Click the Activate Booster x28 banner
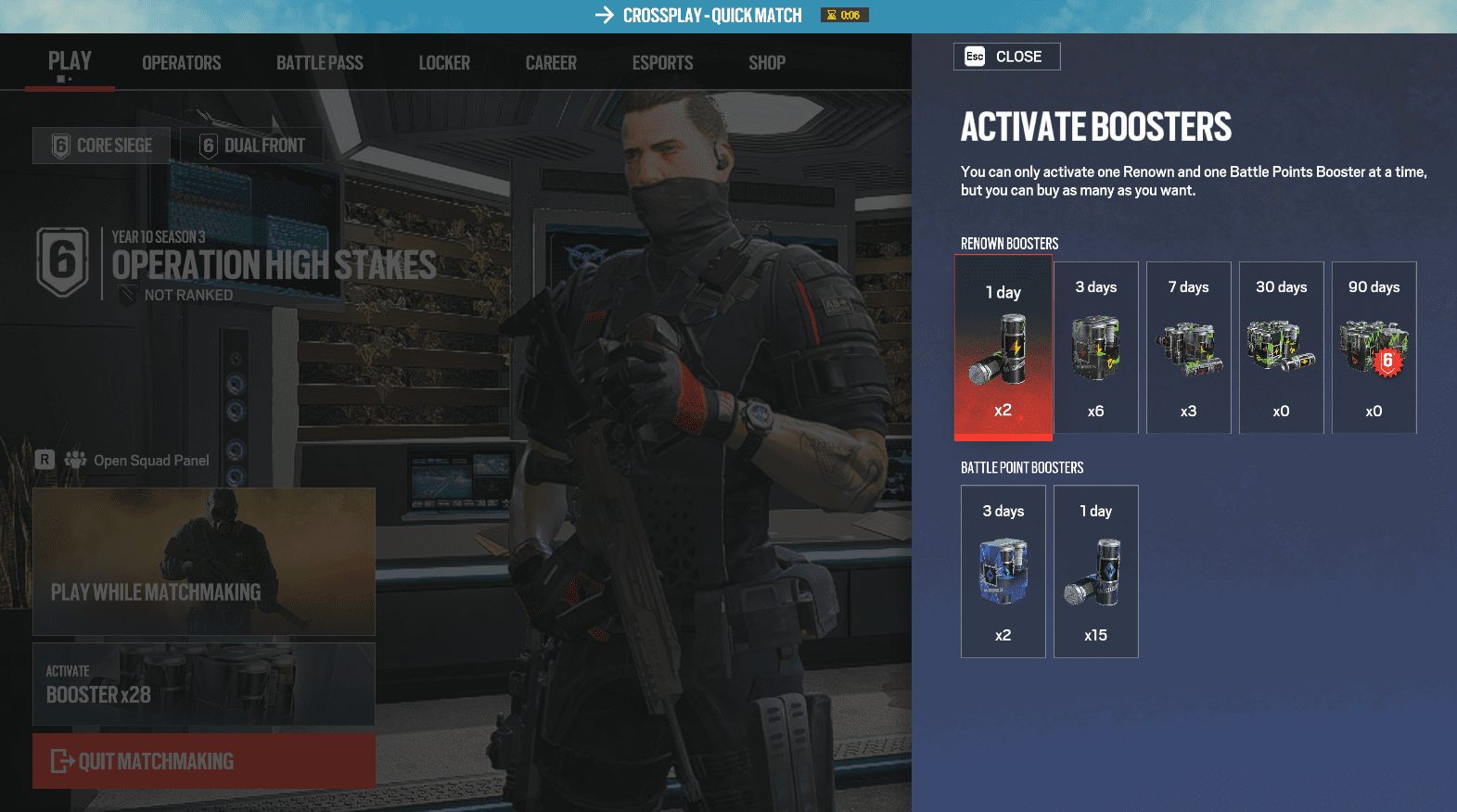Screen dimensions: 1457x812 coord(204,684)
